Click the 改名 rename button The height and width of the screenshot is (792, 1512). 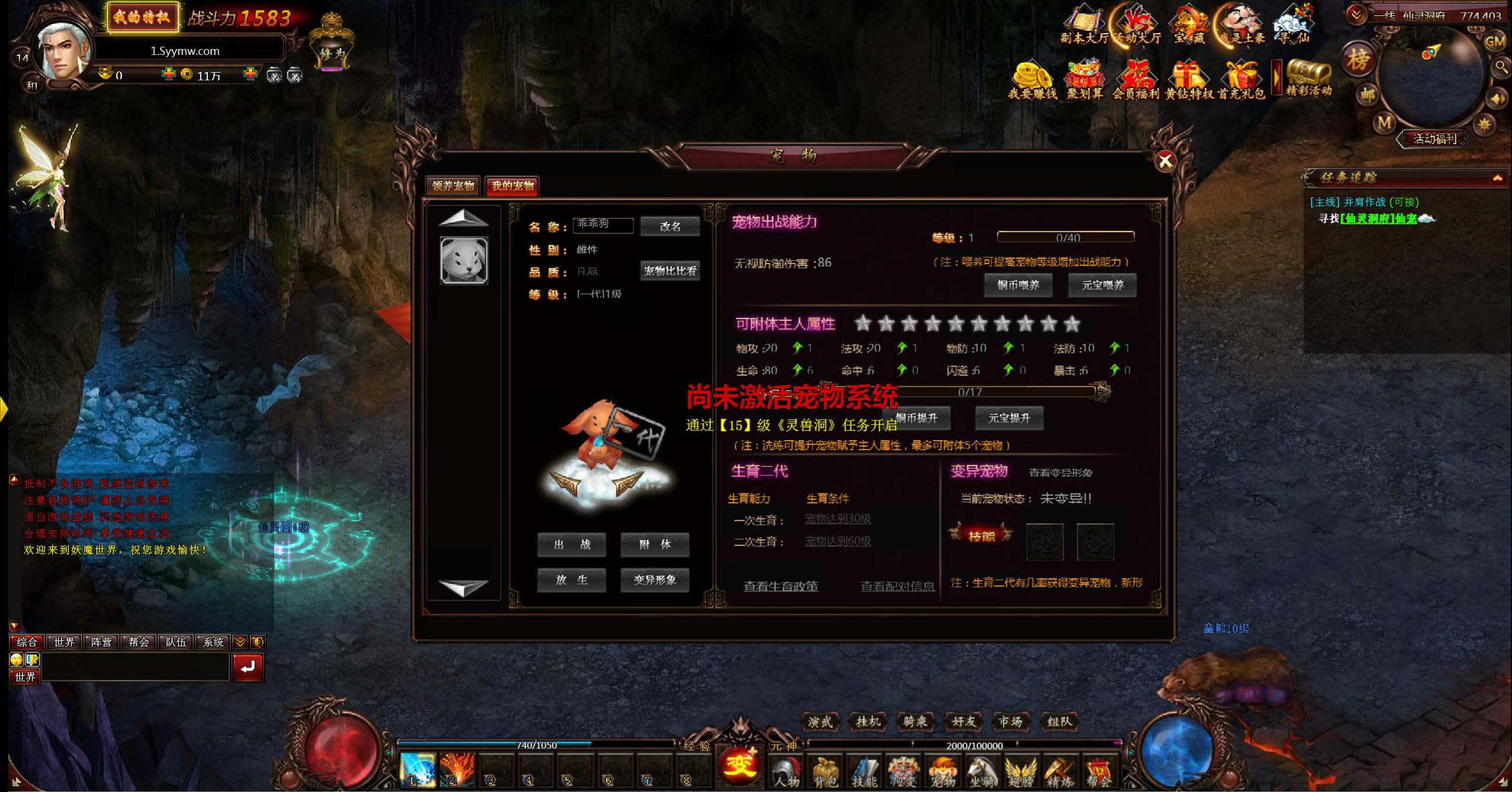[x=670, y=226]
